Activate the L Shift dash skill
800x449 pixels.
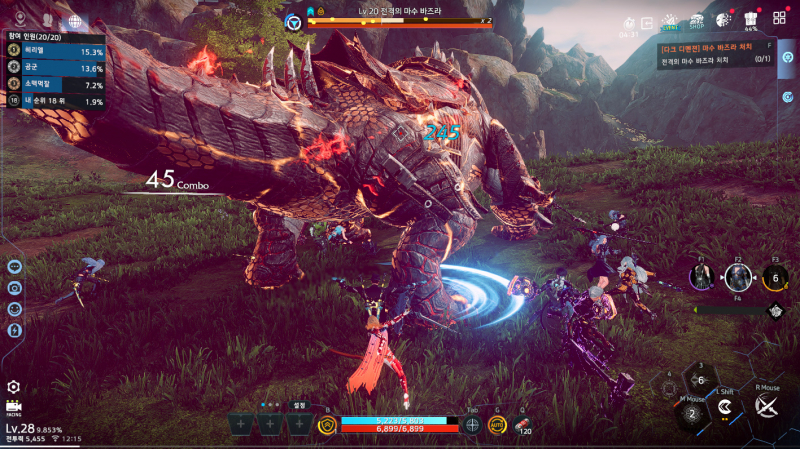pos(724,408)
